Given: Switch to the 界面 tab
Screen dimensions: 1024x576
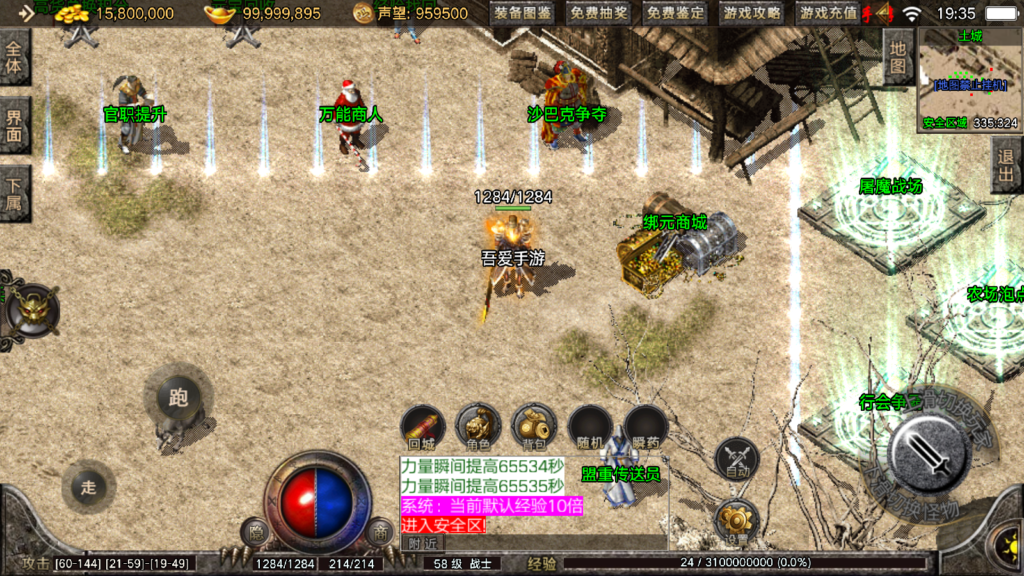Looking at the screenshot, I should (14, 125).
